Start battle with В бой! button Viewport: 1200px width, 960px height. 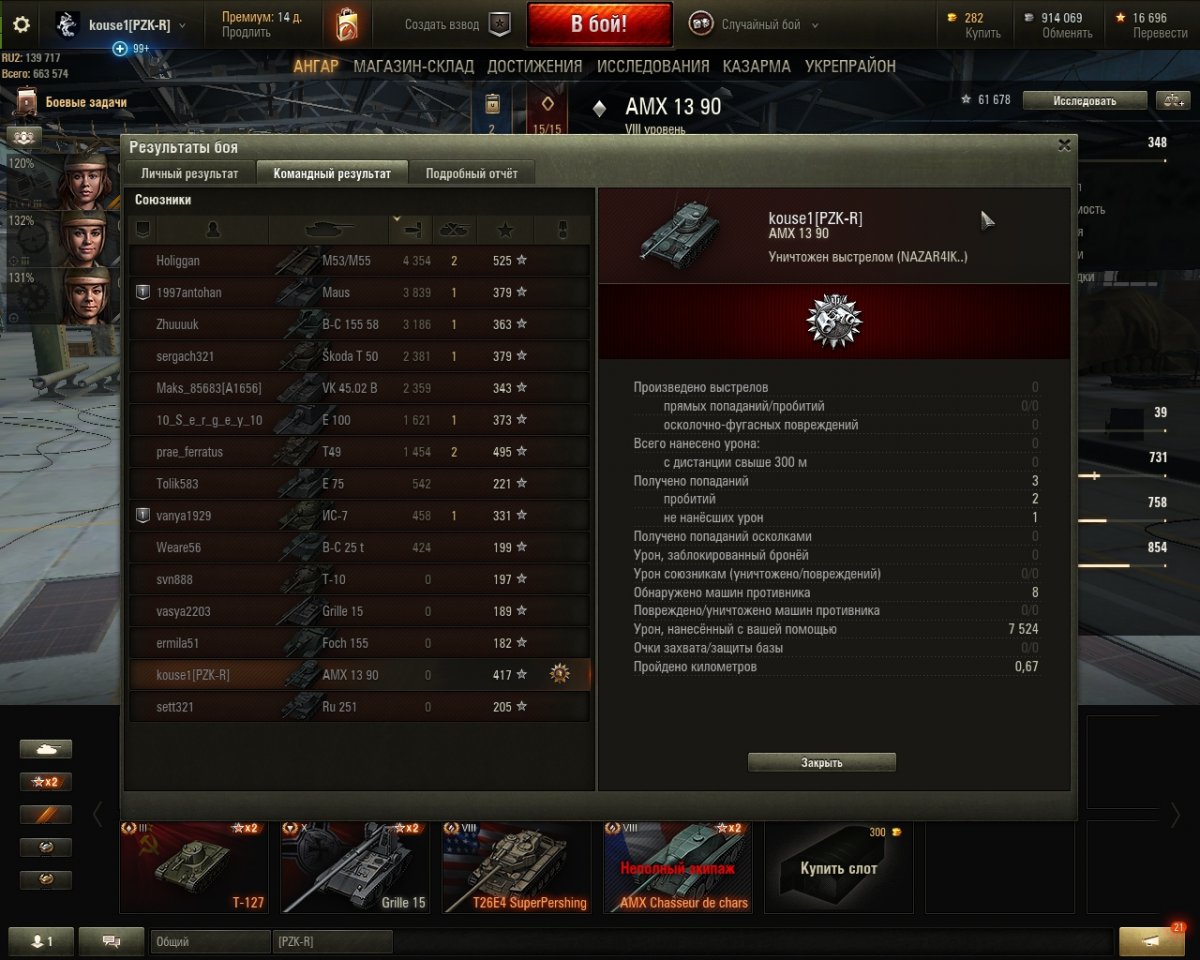click(599, 25)
